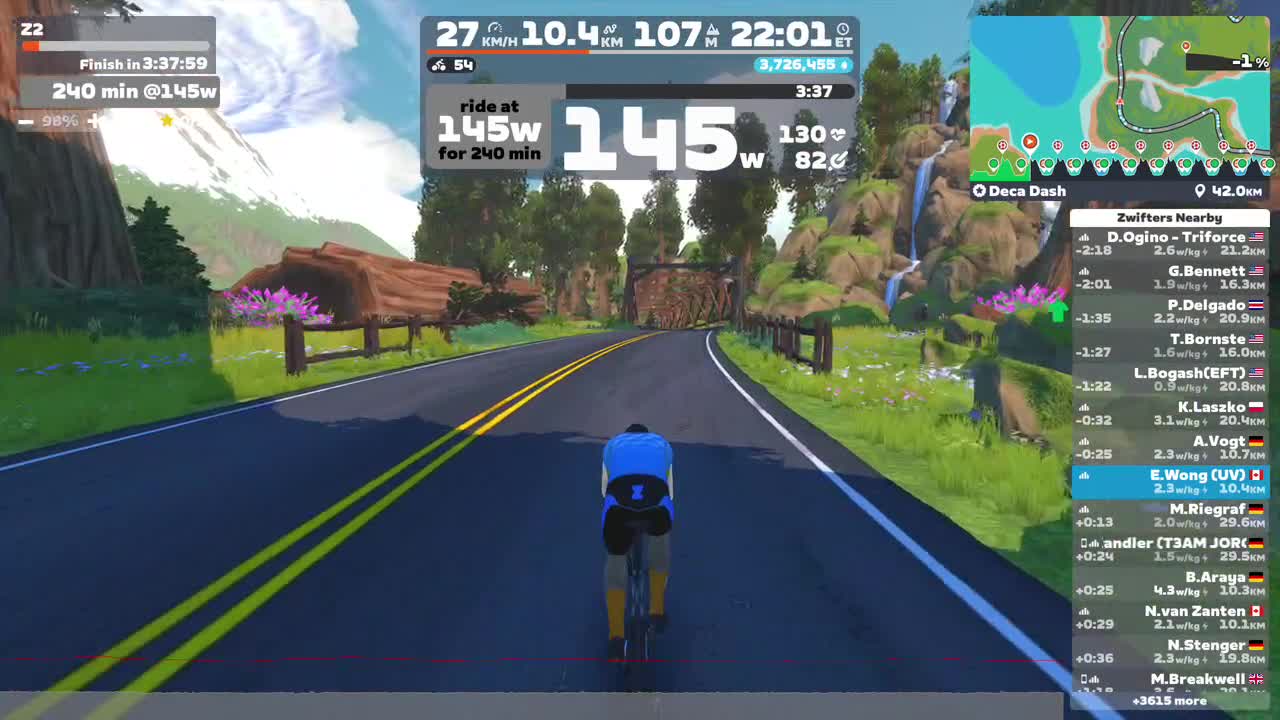Expand the Zwifters Nearby header
The image size is (1280, 720).
point(1169,217)
